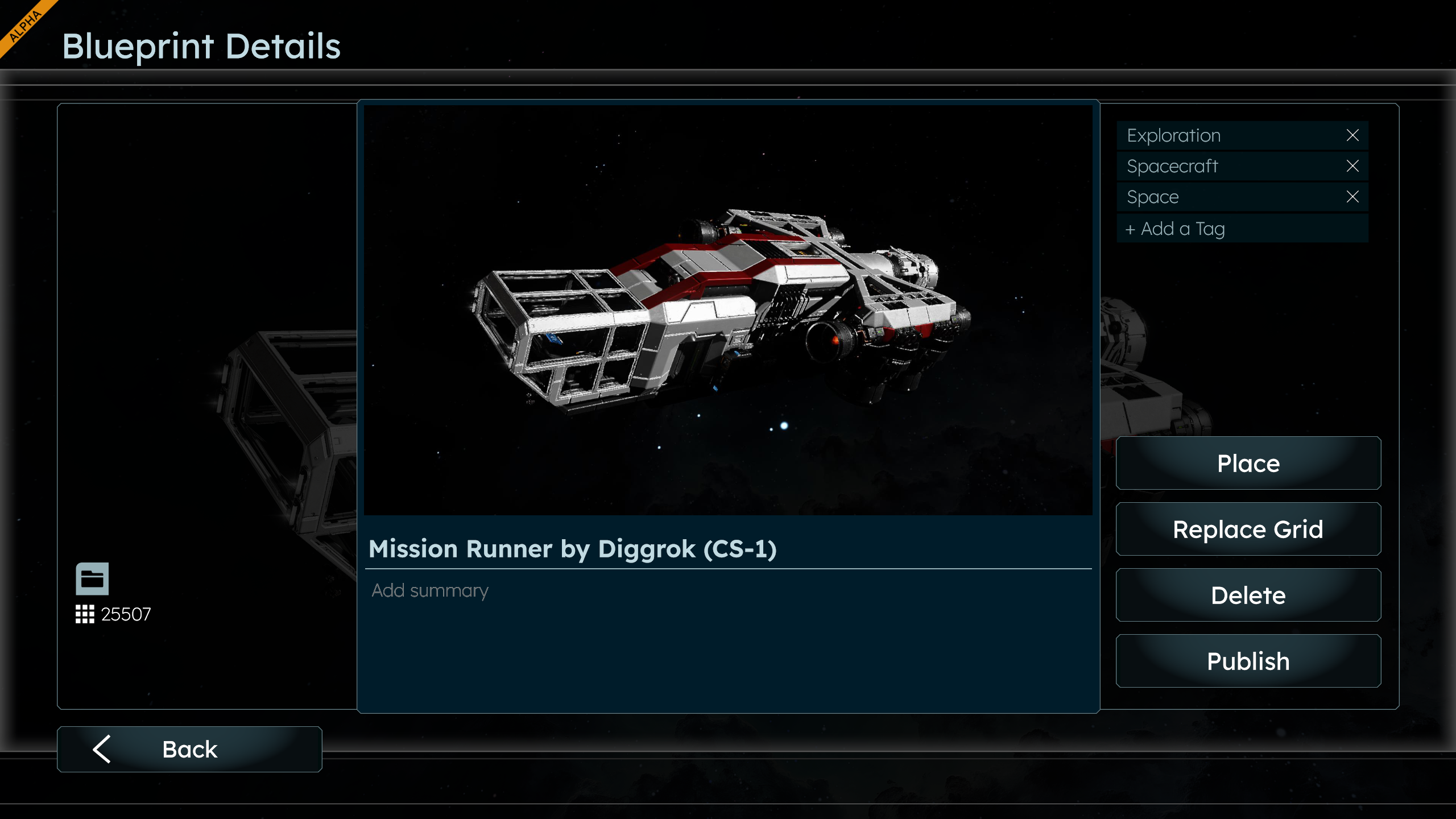Remove the Spacecraft tag
Image resolution: width=1456 pixels, height=819 pixels.
pyautogui.click(x=1352, y=166)
